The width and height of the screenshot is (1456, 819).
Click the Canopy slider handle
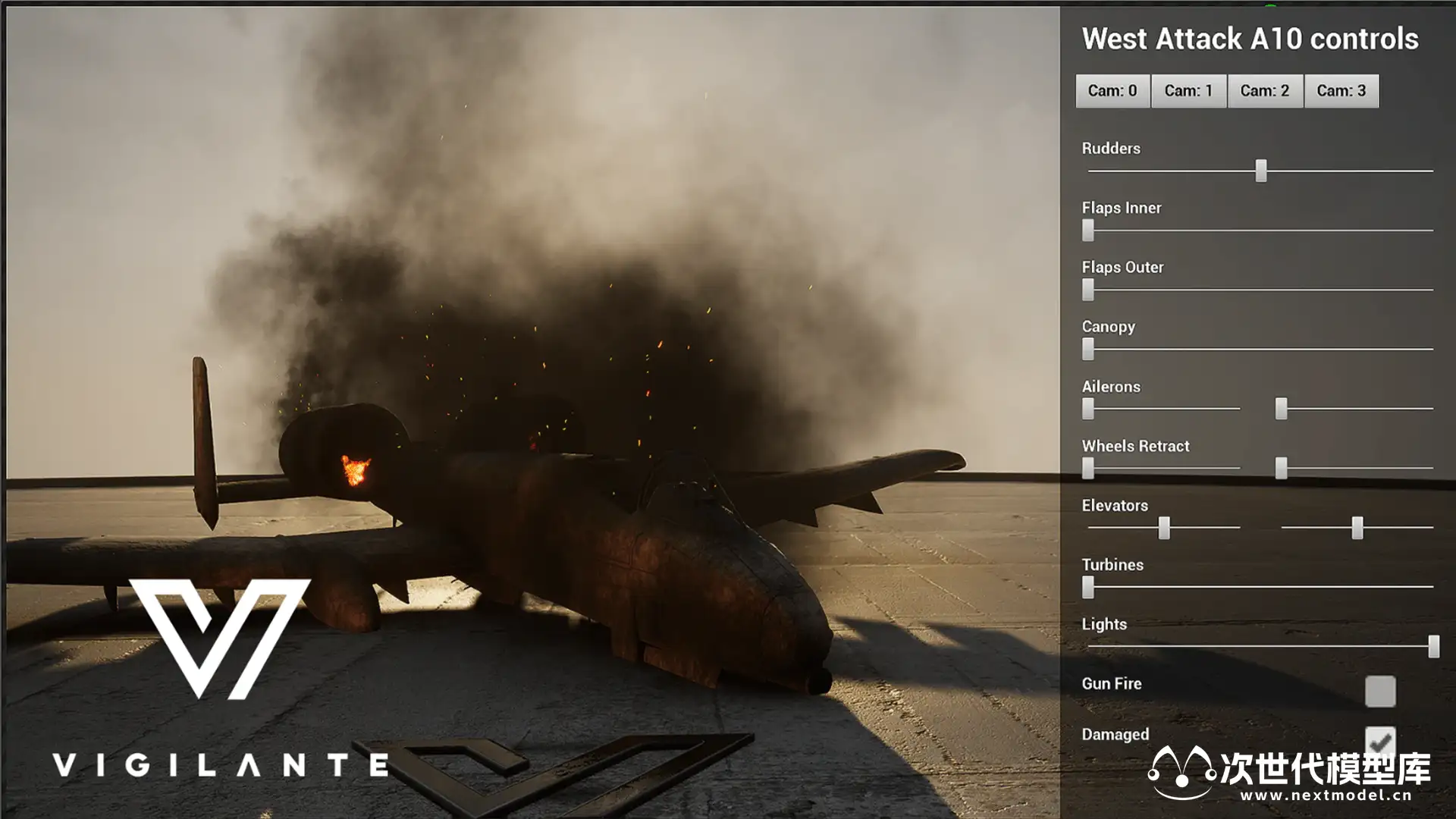1088,349
